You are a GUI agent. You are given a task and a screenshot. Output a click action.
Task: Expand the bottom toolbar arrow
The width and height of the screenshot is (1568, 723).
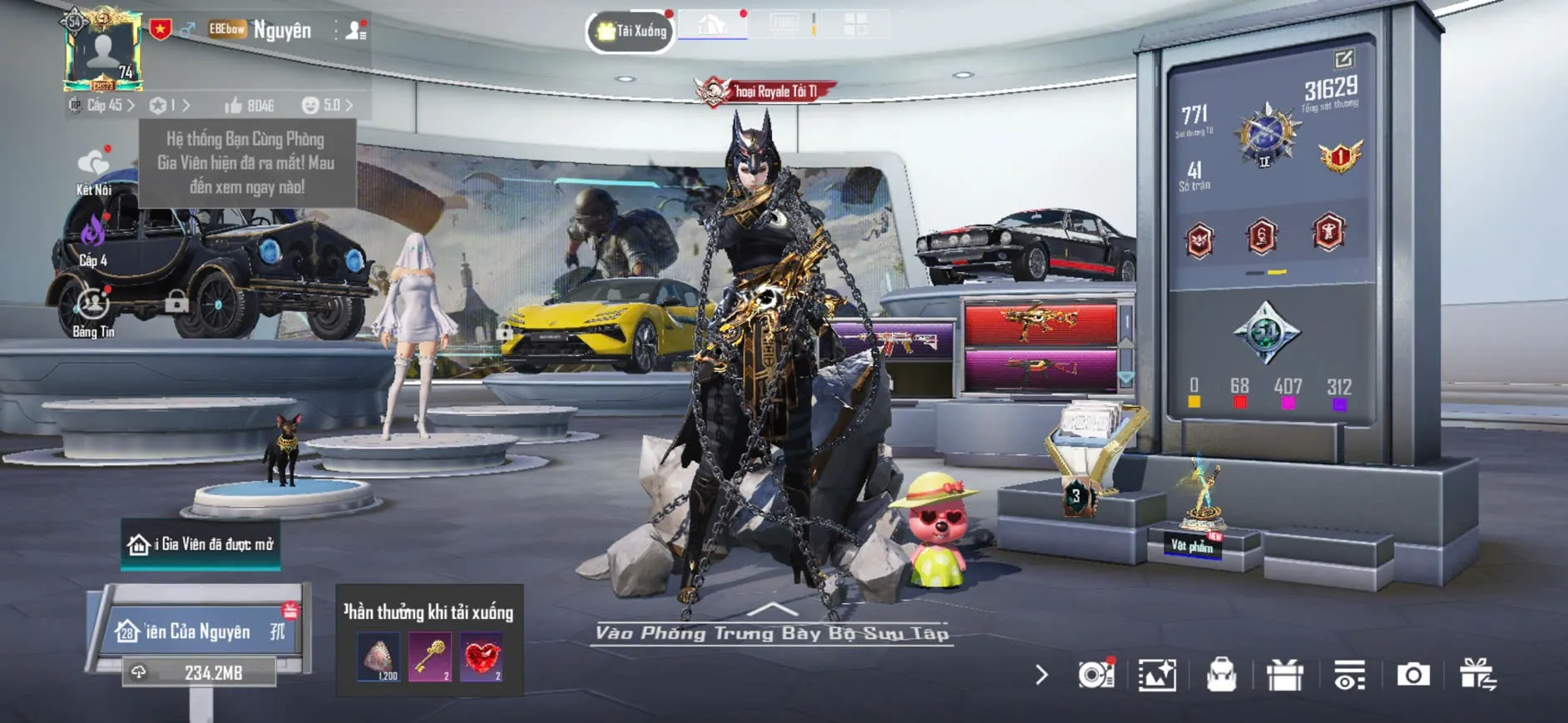click(1041, 675)
